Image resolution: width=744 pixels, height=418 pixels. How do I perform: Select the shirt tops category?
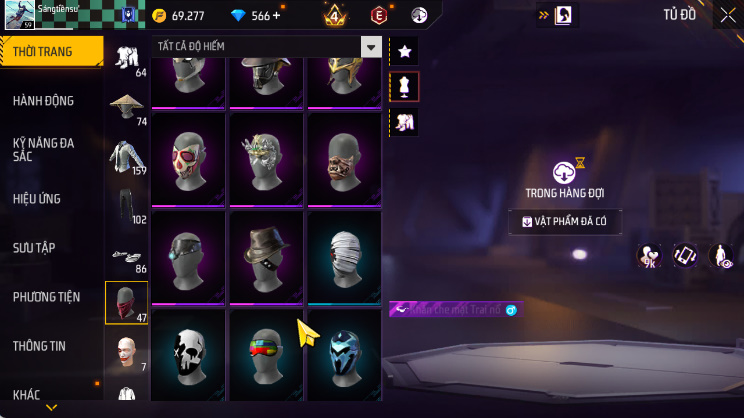pyautogui.click(x=126, y=156)
